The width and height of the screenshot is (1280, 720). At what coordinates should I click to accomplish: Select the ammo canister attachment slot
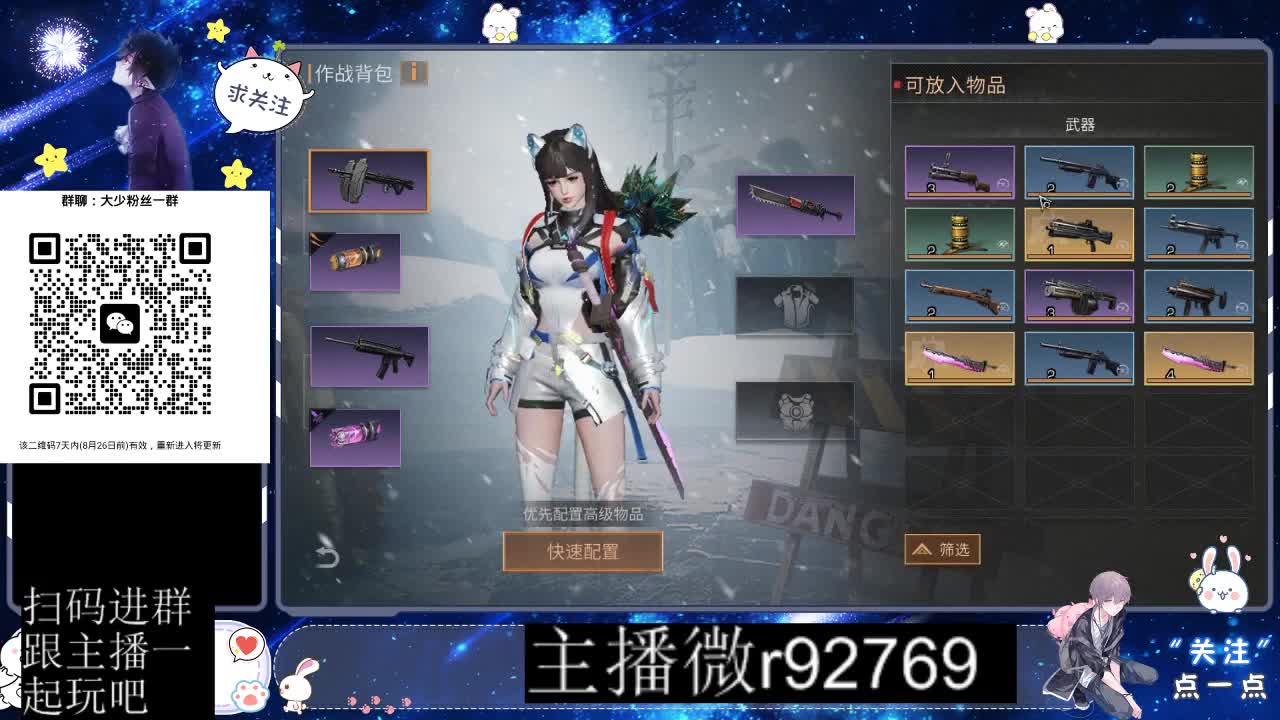point(353,262)
